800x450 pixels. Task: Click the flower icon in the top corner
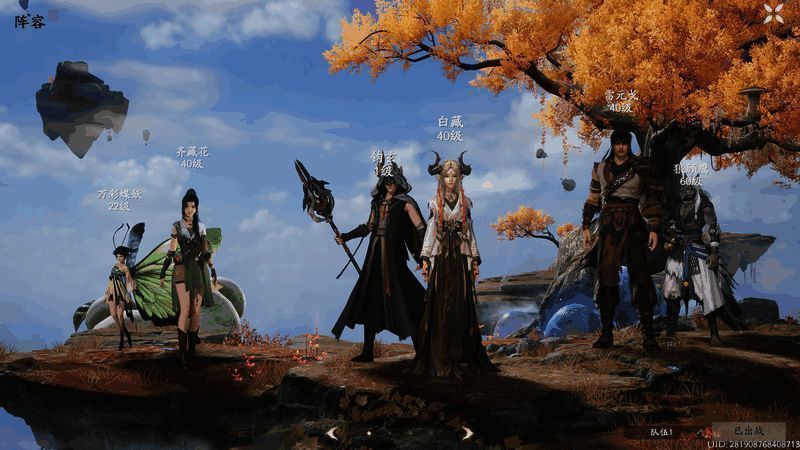[773, 13]
